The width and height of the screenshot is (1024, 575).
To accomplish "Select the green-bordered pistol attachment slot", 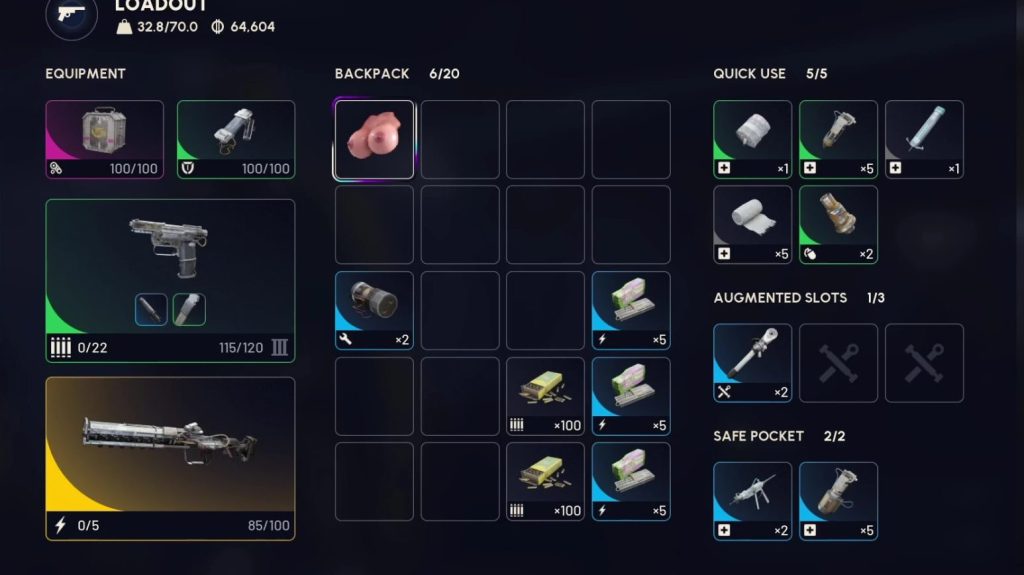I will click(x=189, y=309).
